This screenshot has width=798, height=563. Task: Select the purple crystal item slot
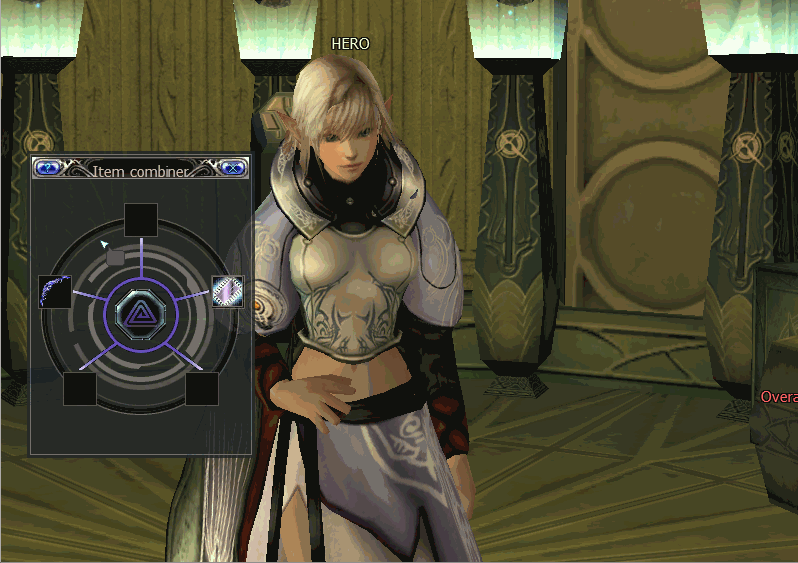[x=227, y=291]
